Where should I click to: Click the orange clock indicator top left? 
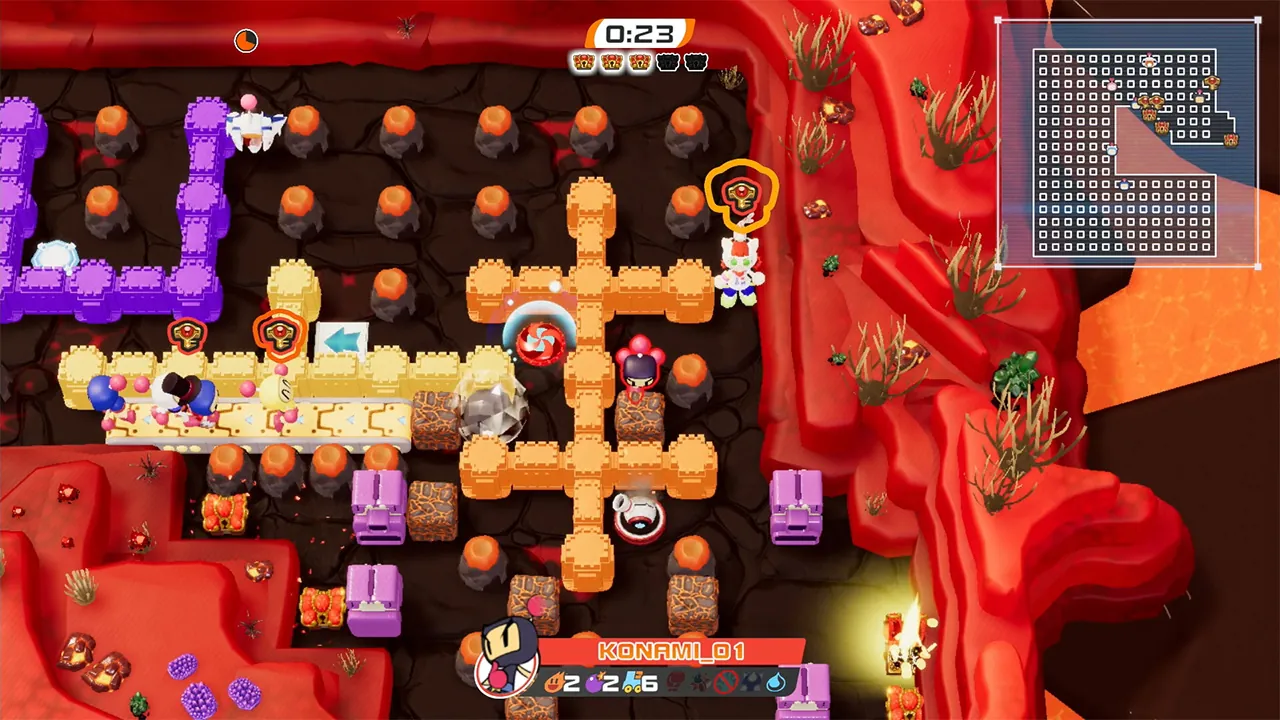(246, 40)
